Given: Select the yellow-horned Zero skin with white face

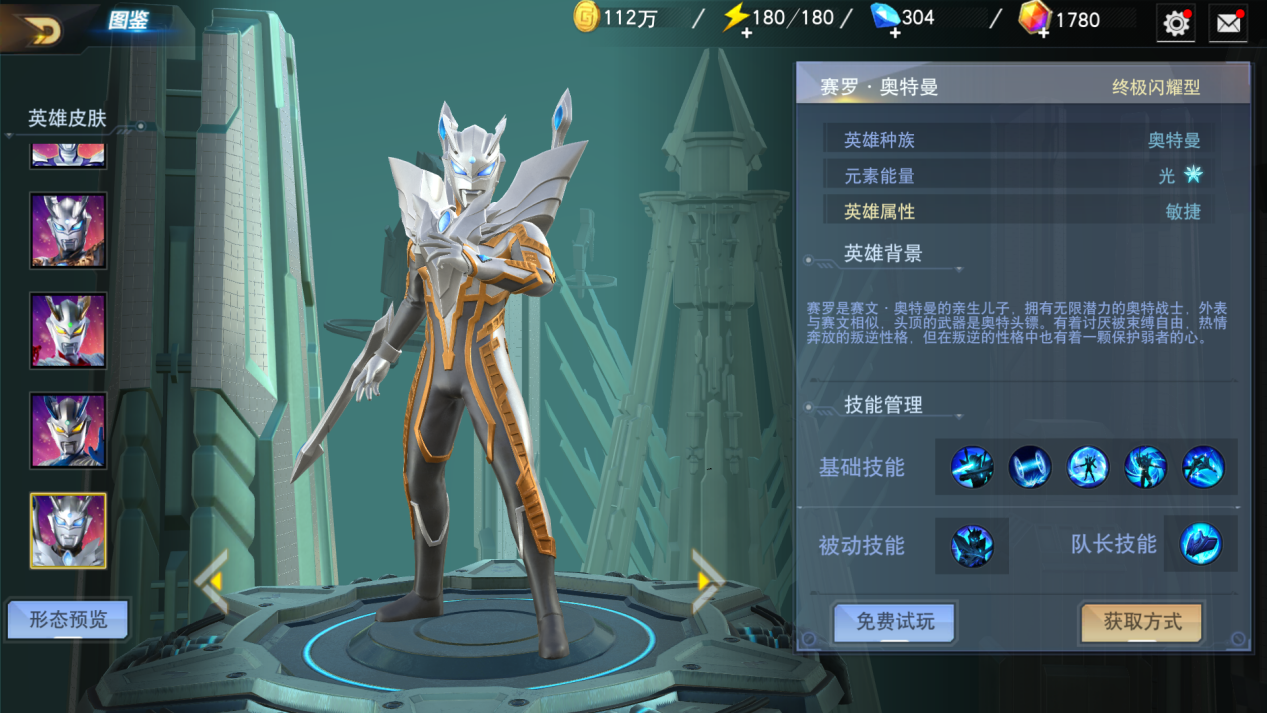Looking at the screenshot, I should pos(68,331).
